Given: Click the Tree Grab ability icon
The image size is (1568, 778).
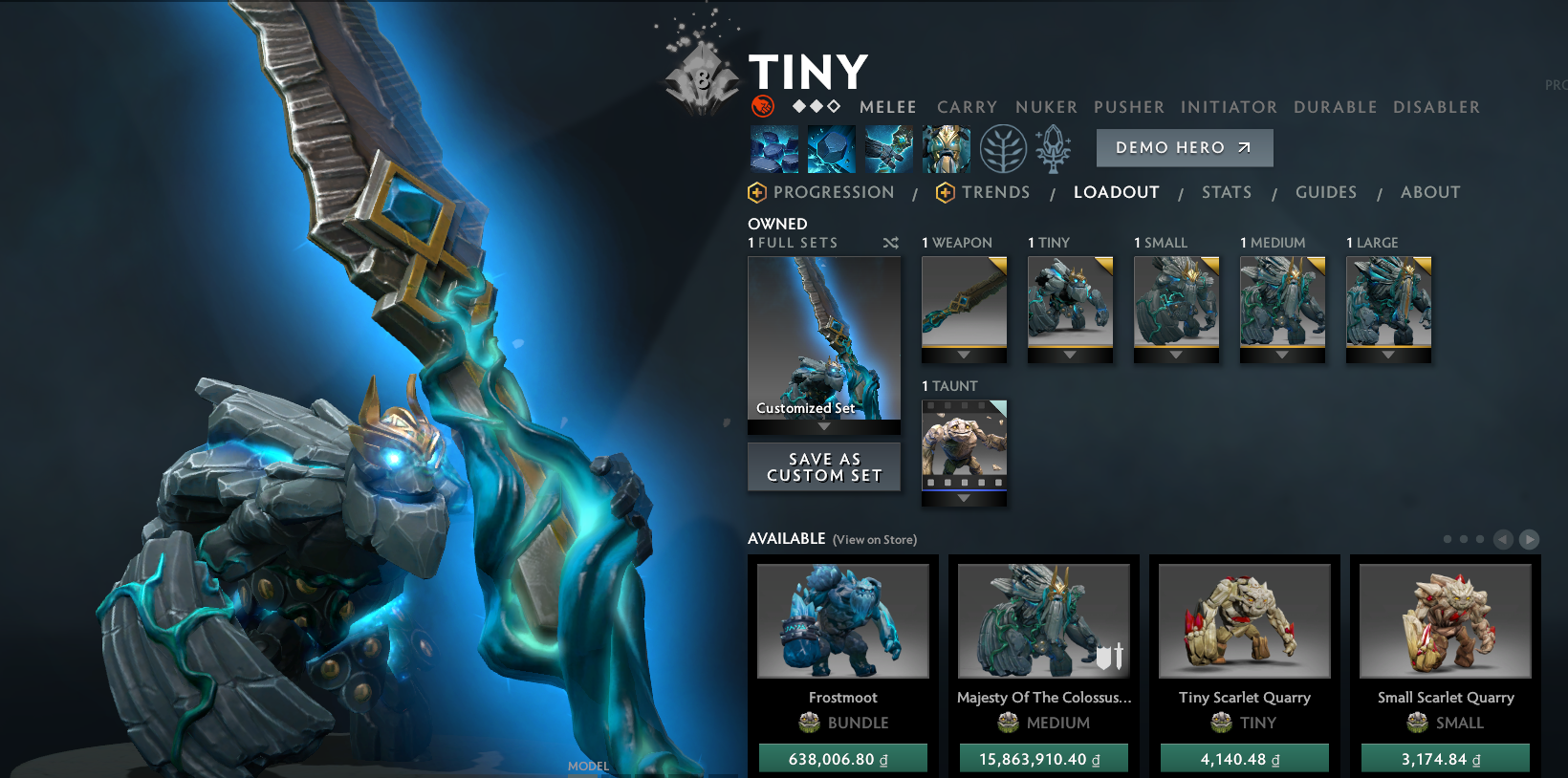Looking at the screenshot, I should tap(888, 148).
